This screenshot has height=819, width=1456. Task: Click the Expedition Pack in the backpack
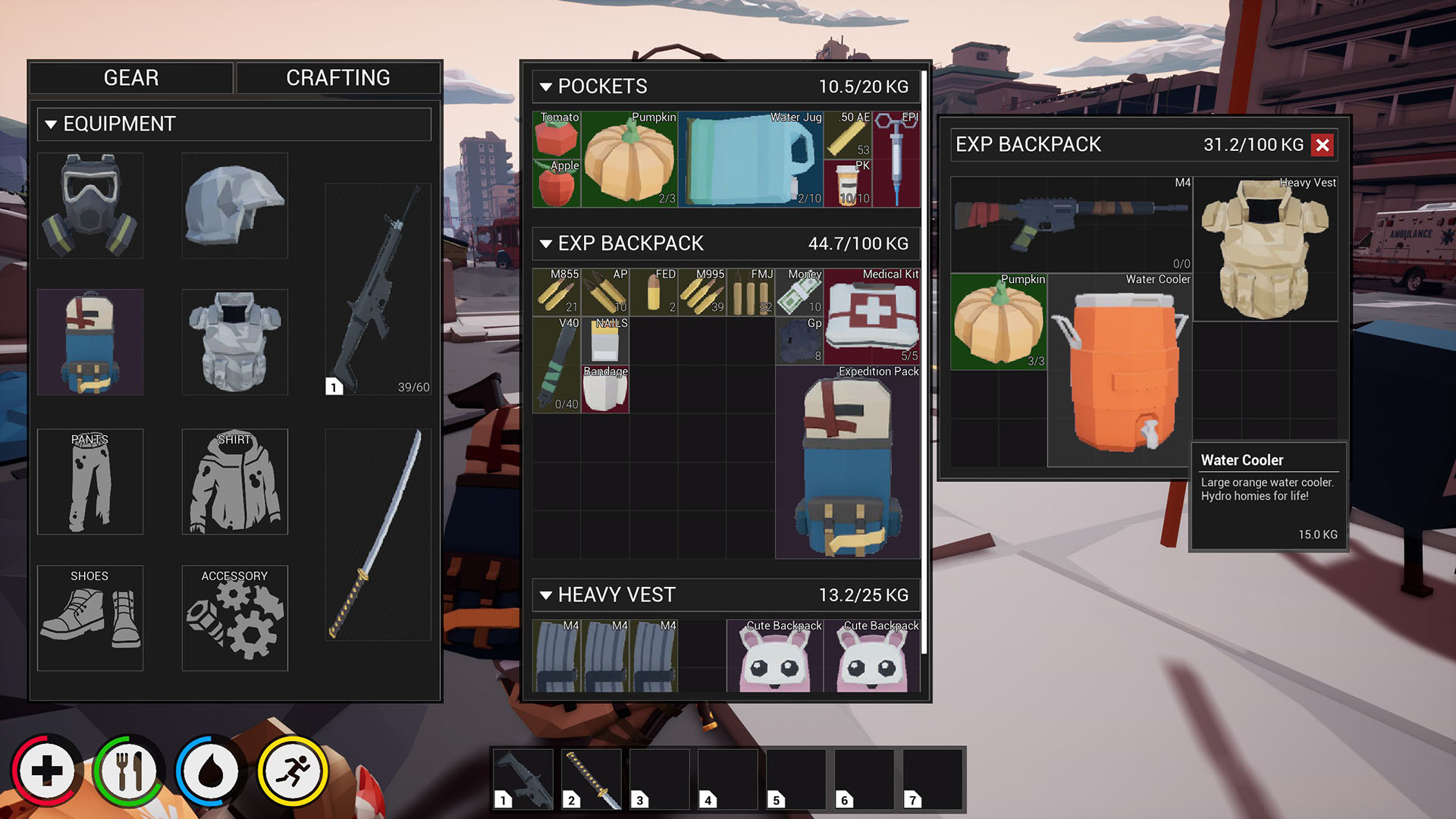tap(847, 463)
